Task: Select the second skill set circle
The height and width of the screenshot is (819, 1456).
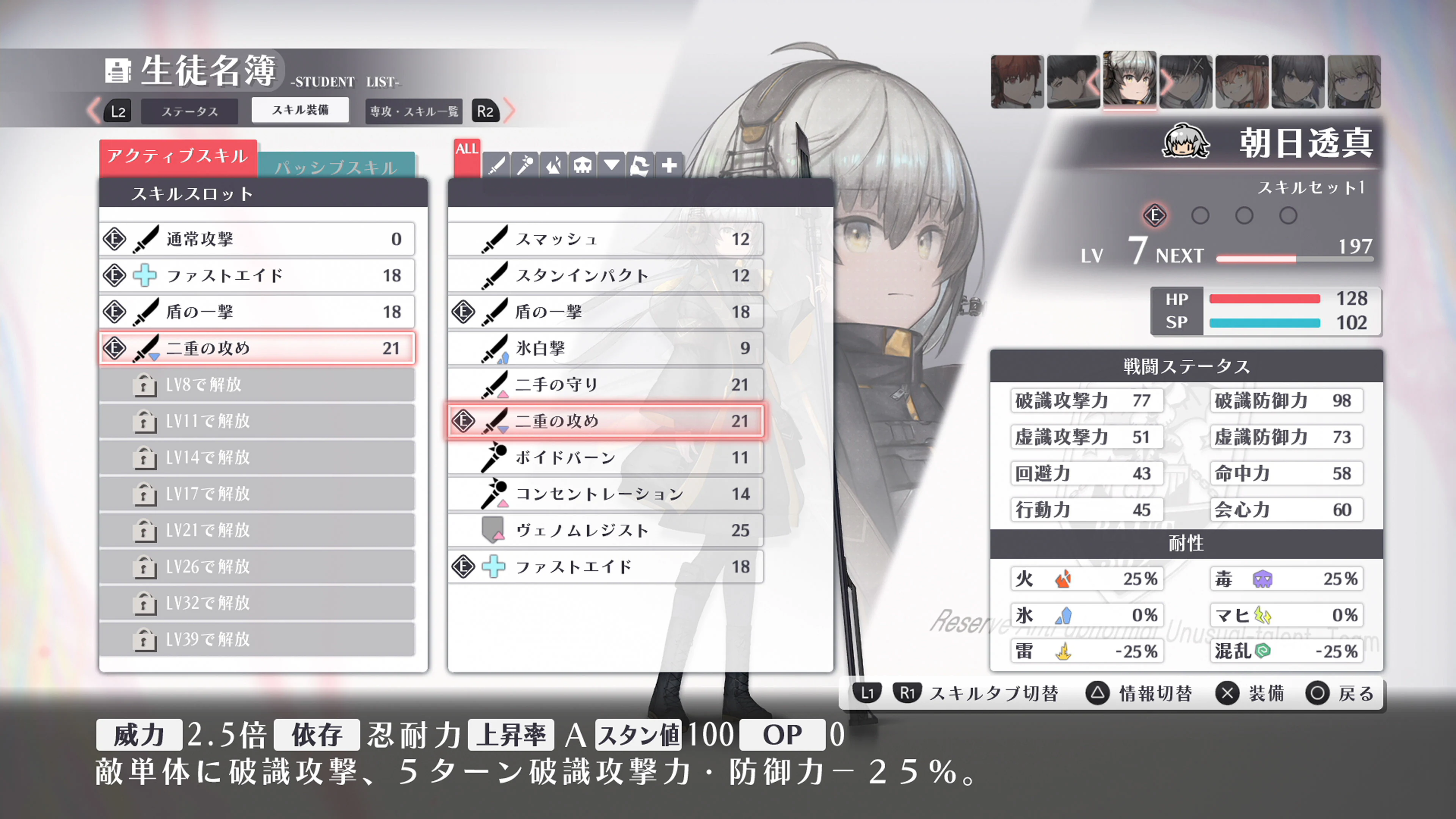Action: (1200, 215)
